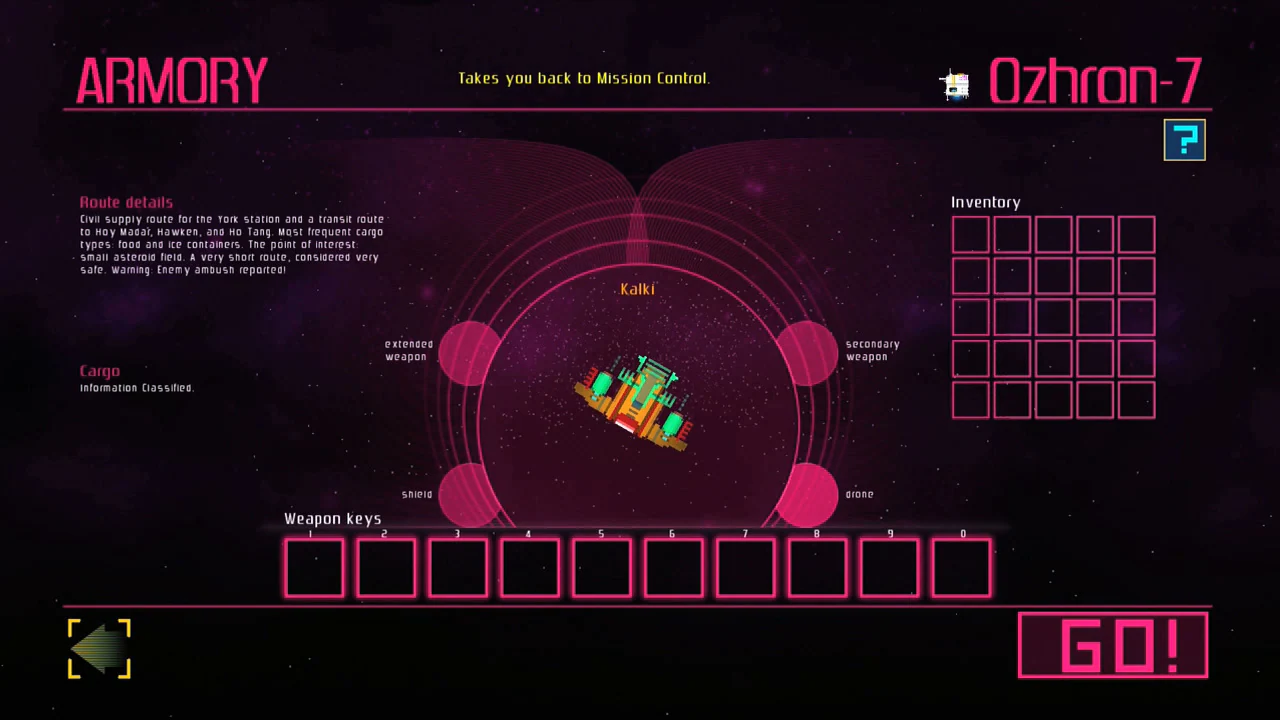The height and width of the screenshot is (720, 1280).
Task: Assign the weapon key 0 slot
Action: (961, 567)
